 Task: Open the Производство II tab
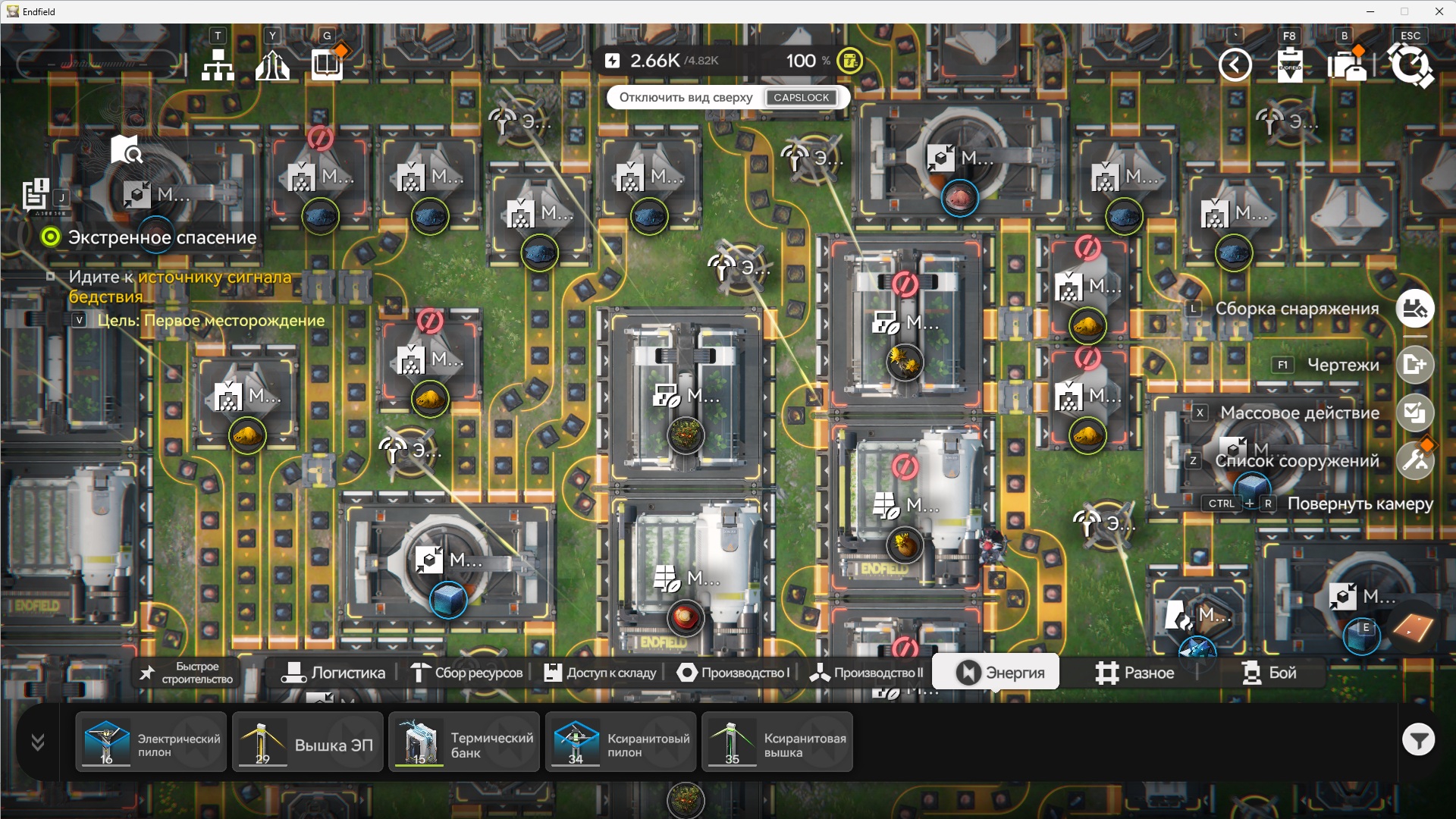click(866, 673)
